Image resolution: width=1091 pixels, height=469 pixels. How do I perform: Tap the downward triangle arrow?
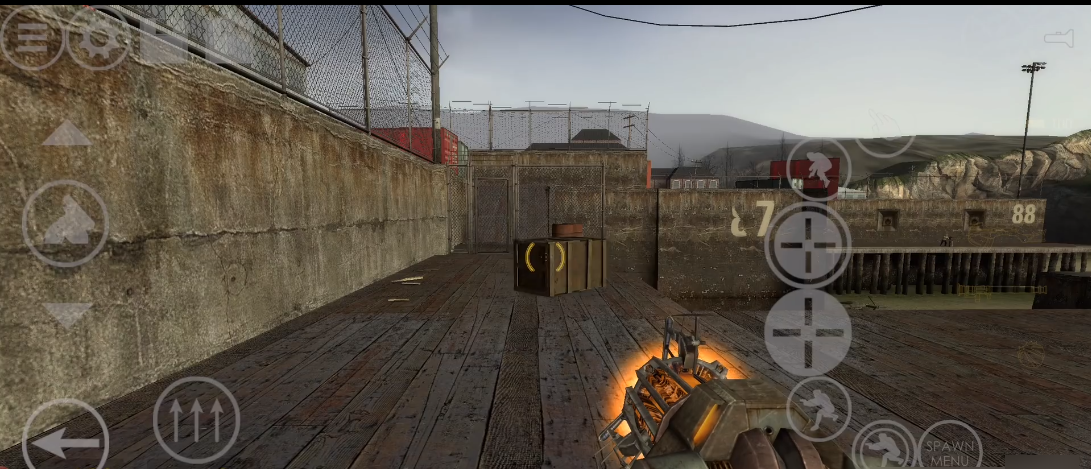[x=67, y=314]
